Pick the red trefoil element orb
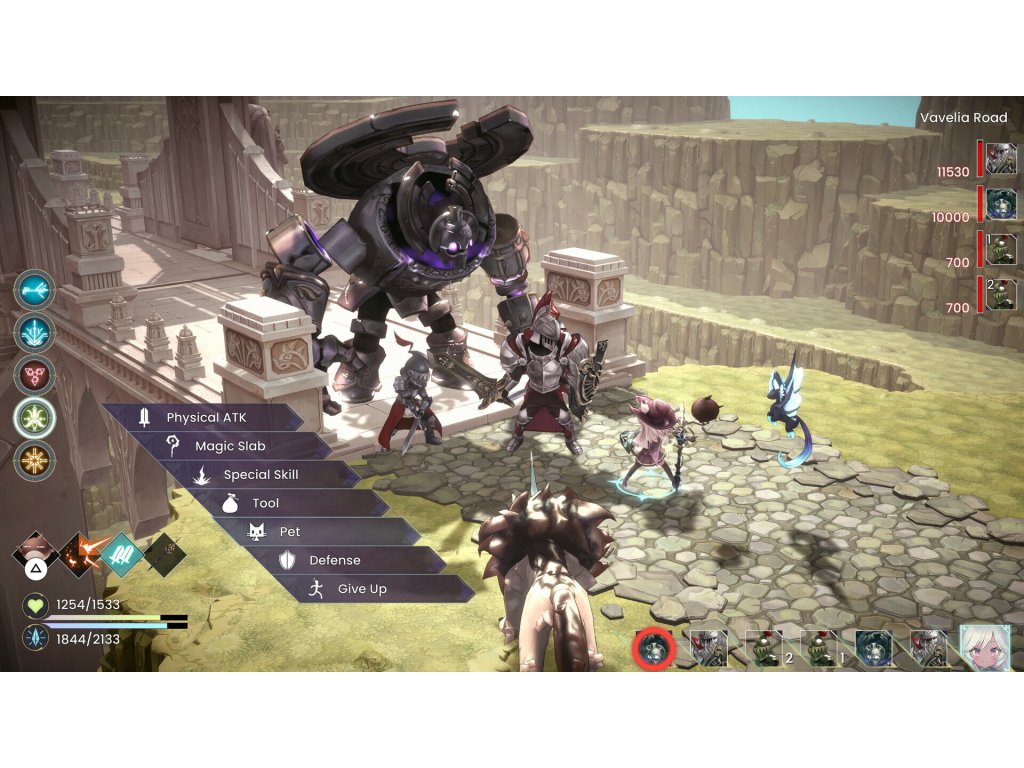Viewport: 1024px width, 768px height. click(x=35, y=375)
